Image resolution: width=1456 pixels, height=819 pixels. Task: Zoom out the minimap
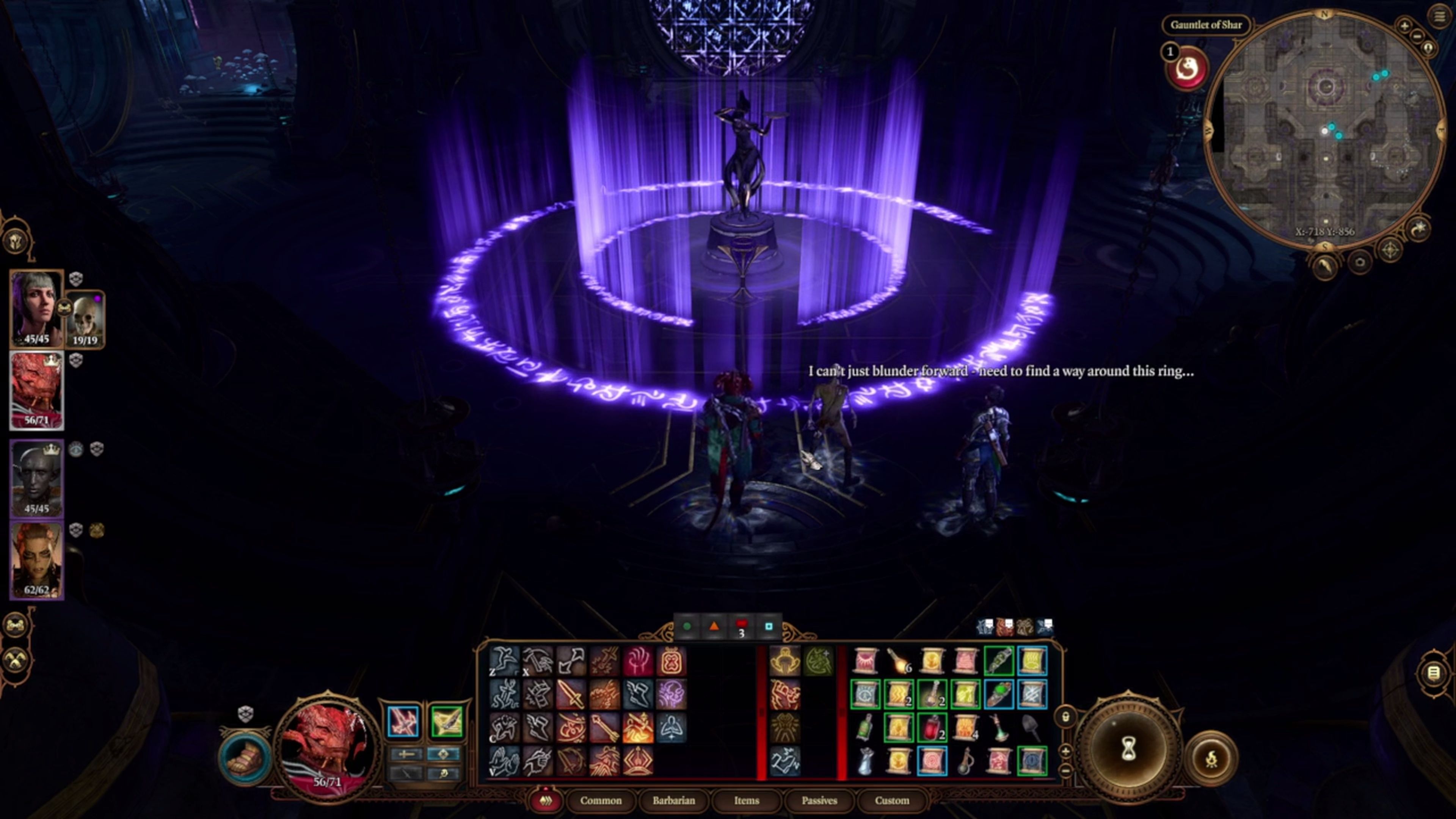[1417, 36]
